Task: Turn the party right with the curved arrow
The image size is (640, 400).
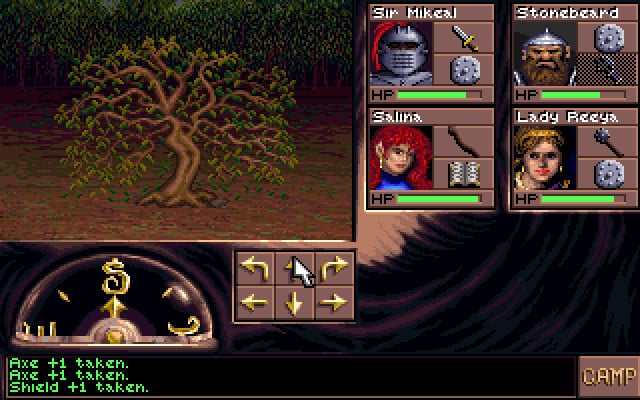Action: (334, 268)
